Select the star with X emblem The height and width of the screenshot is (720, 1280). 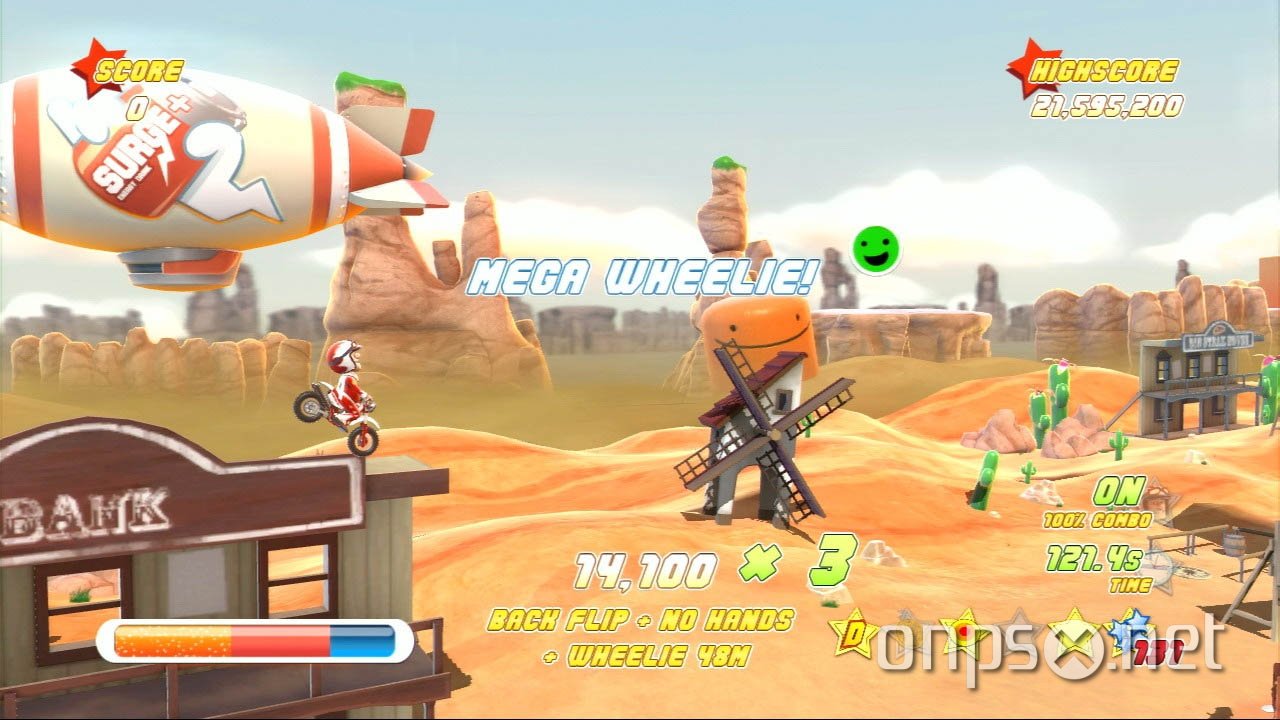click(1073, 633)
